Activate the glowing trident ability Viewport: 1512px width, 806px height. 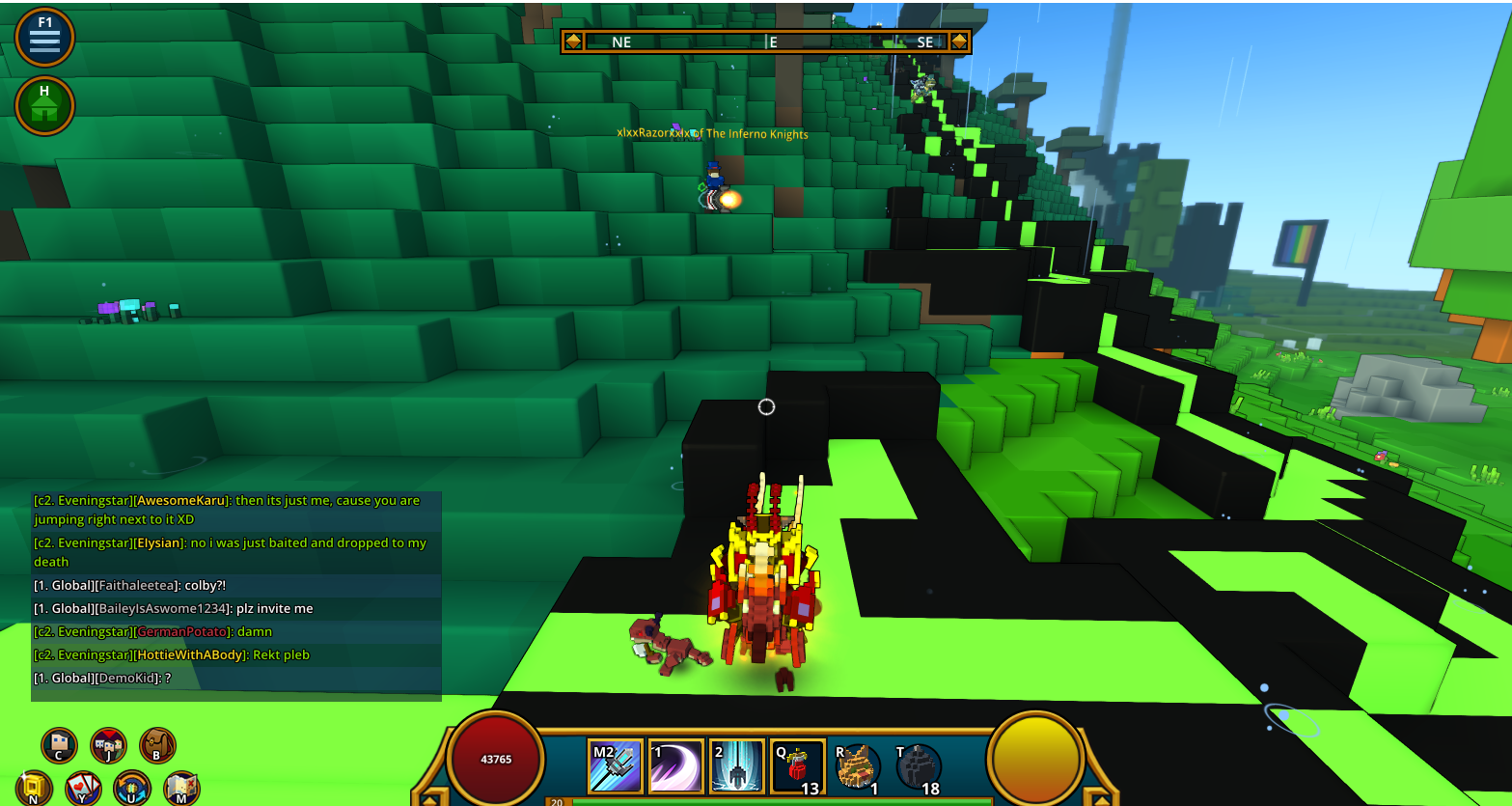tap(736, 766)
